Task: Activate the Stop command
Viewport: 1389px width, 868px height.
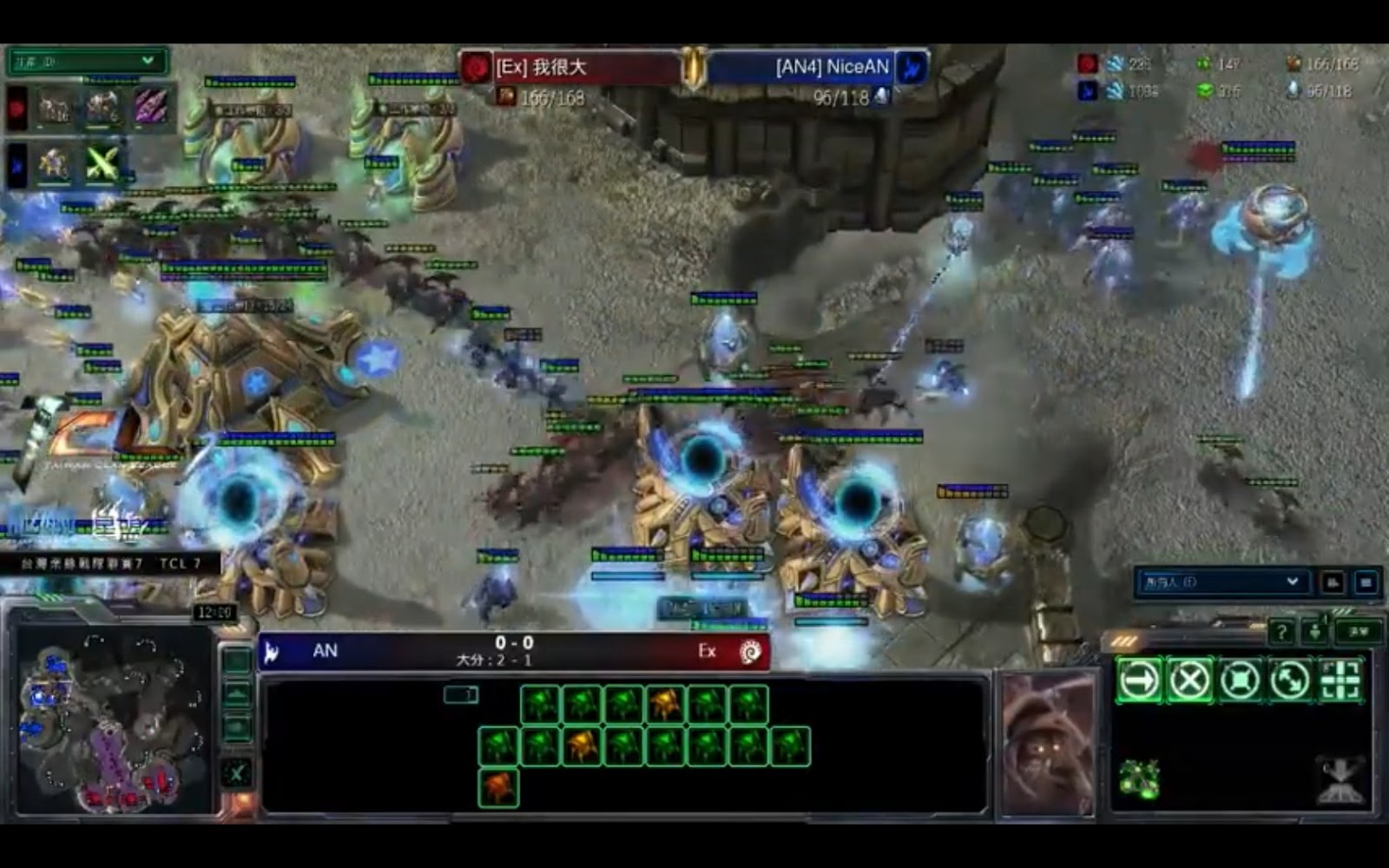Action: click(x=1189, y=680)
